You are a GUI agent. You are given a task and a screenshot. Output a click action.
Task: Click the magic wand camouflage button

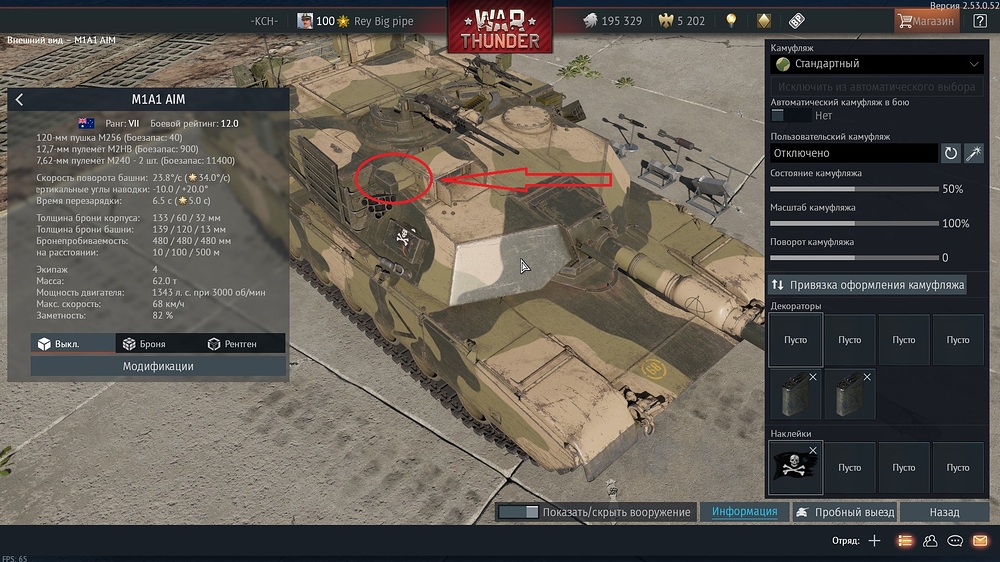tap(973, 153)
